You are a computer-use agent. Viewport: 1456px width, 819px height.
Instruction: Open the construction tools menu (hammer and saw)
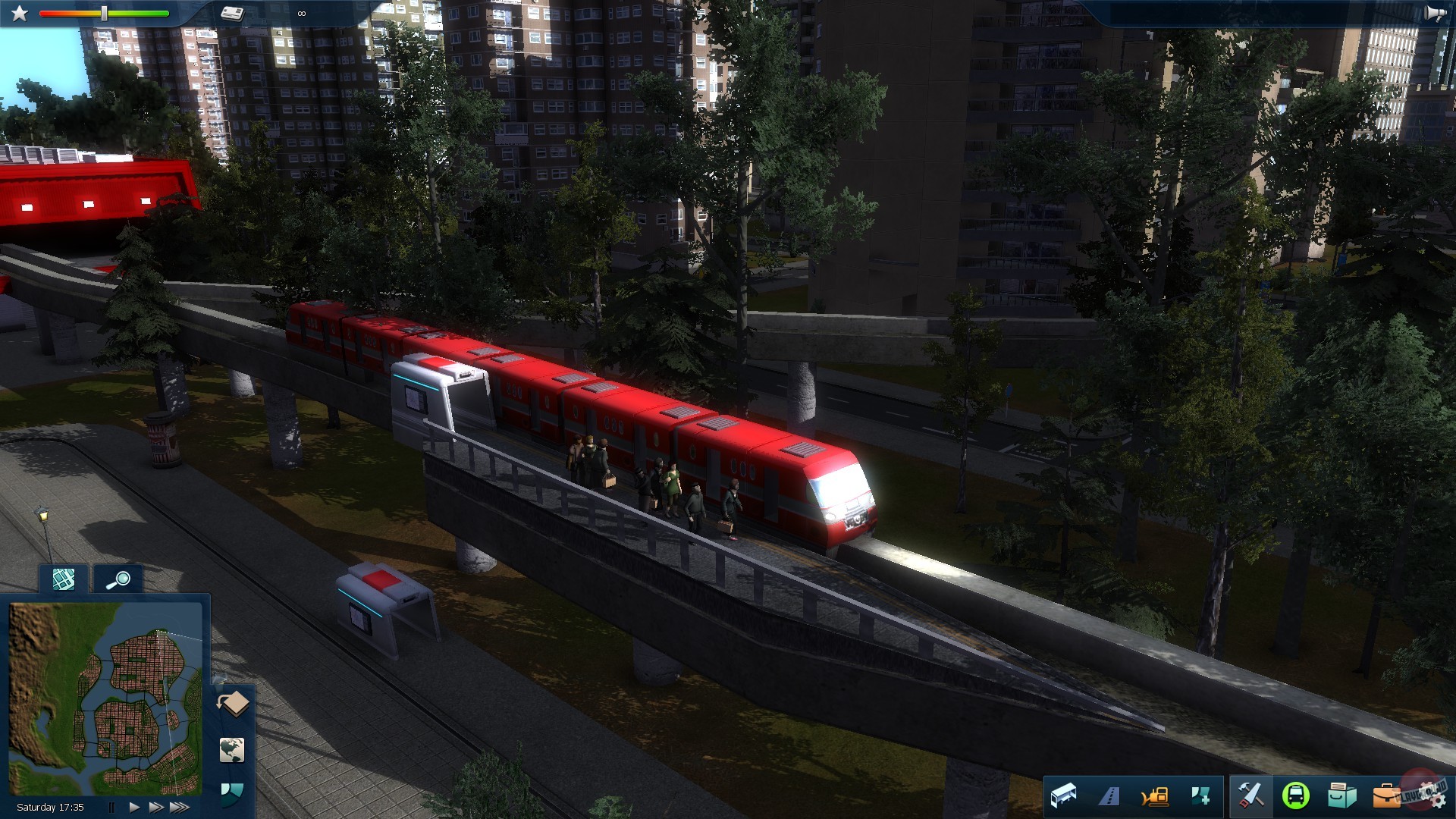tap(1250, 795)
